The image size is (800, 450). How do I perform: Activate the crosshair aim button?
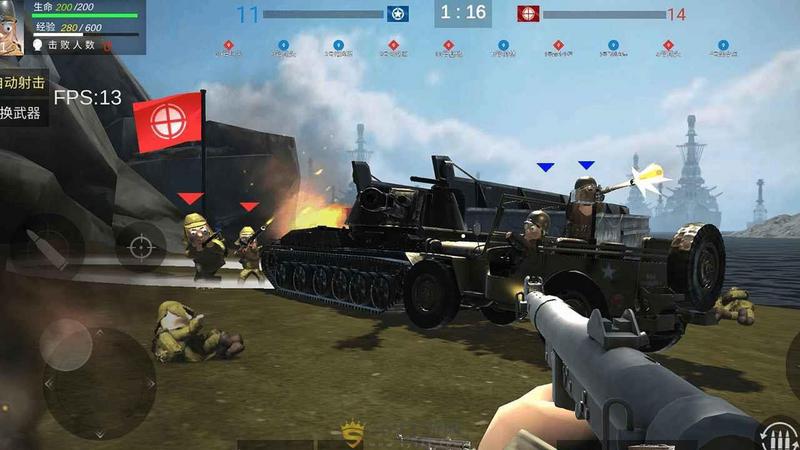[141, 245]
